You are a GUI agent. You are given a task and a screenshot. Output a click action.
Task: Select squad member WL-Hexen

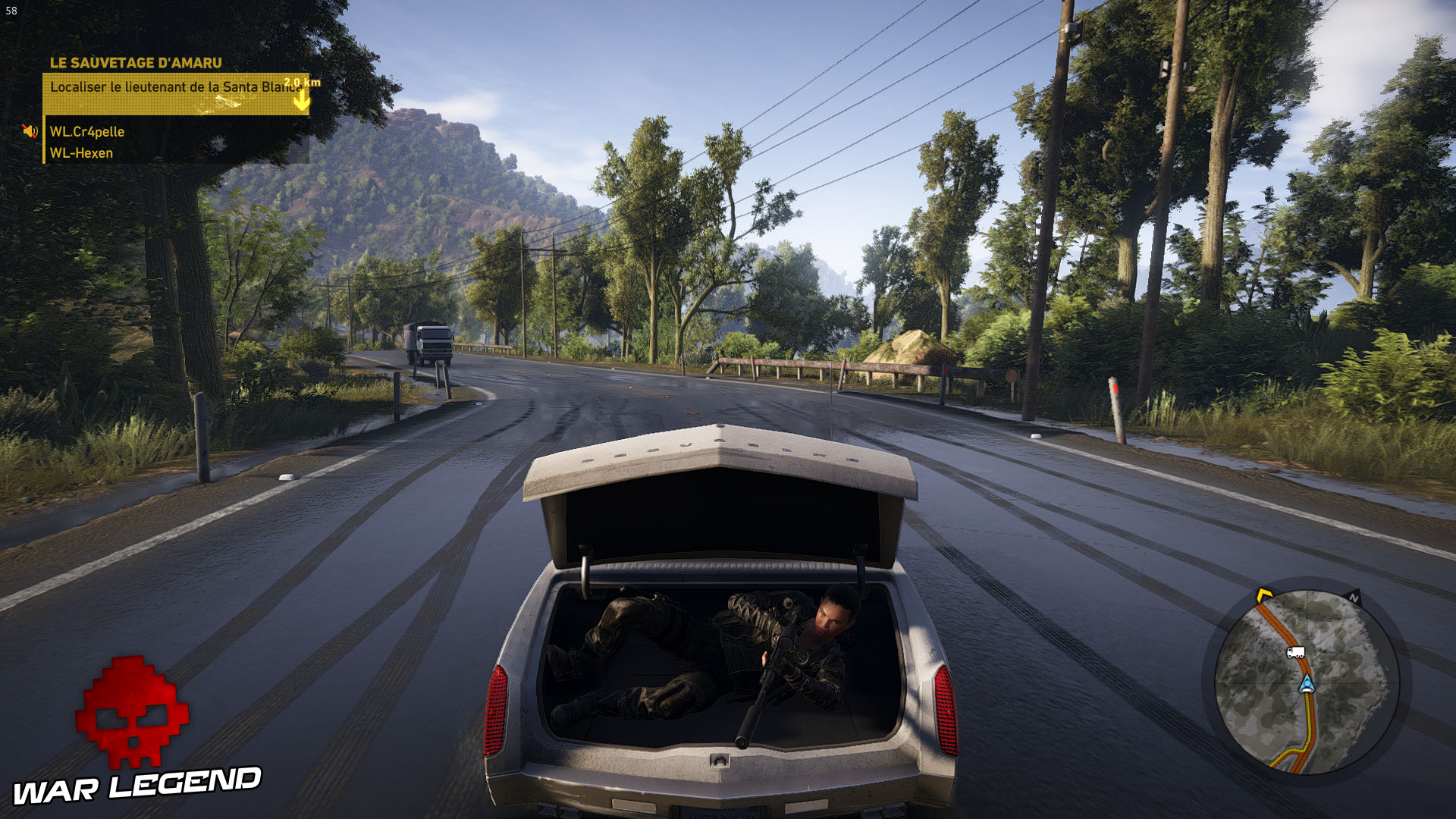tap(81, 153)
